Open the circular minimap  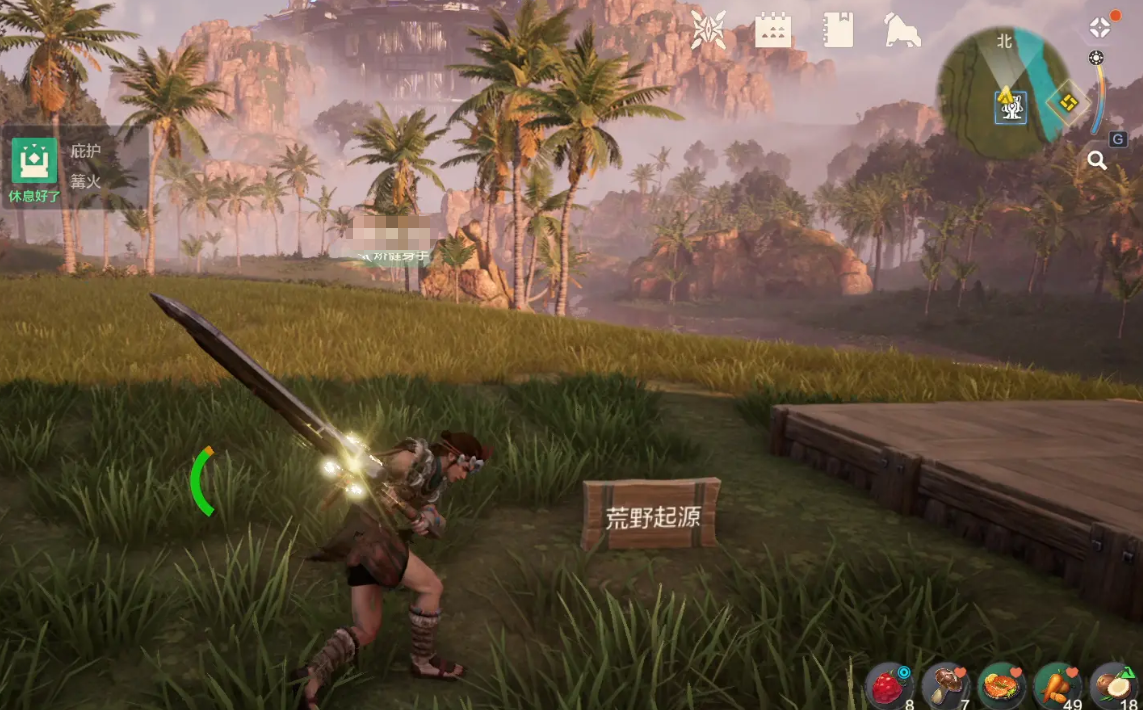[x=1004, y=92]
